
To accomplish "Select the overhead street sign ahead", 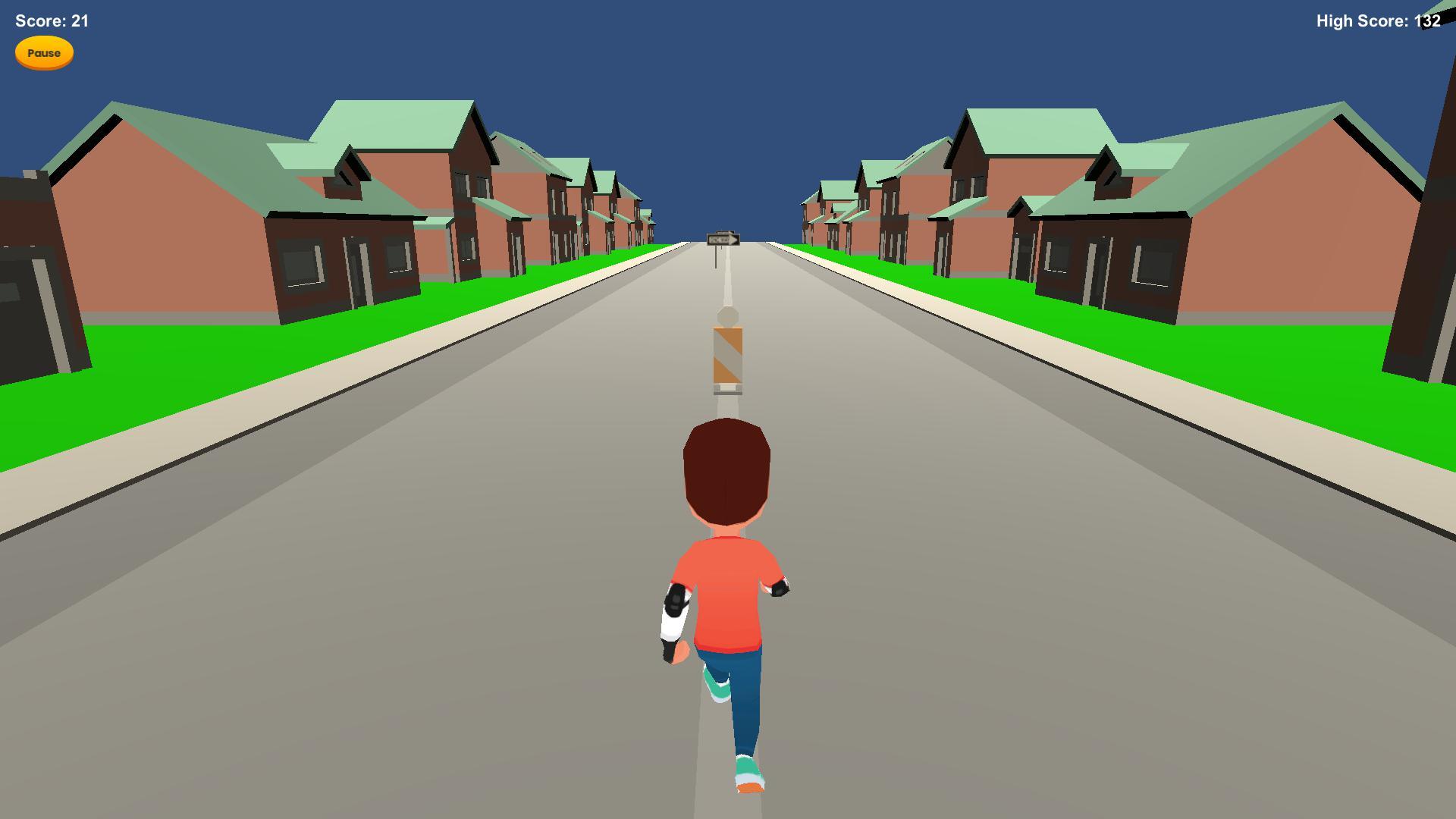I will tap(723, 239).
